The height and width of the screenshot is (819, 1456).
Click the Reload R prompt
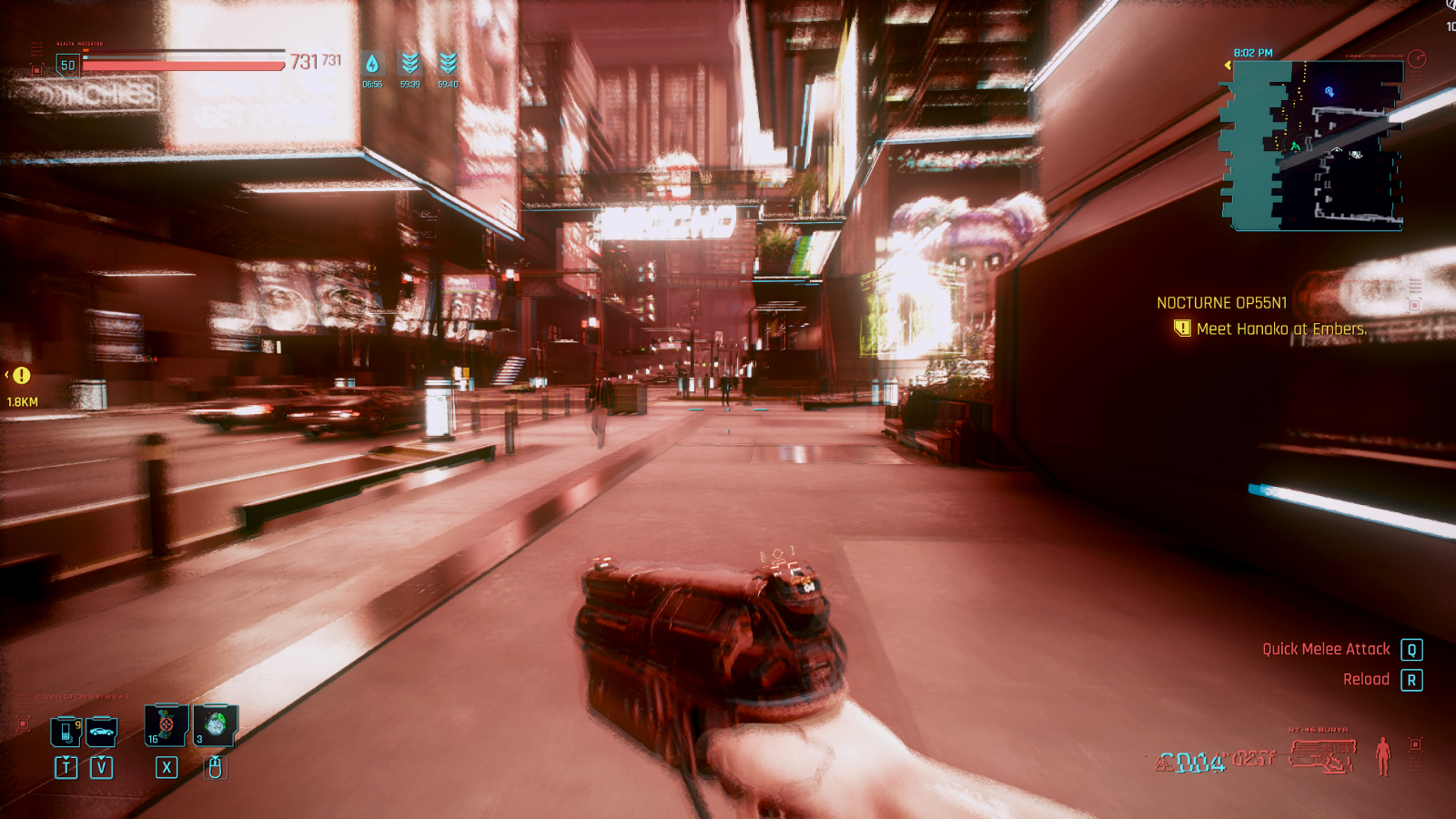tap(1411, 679)
